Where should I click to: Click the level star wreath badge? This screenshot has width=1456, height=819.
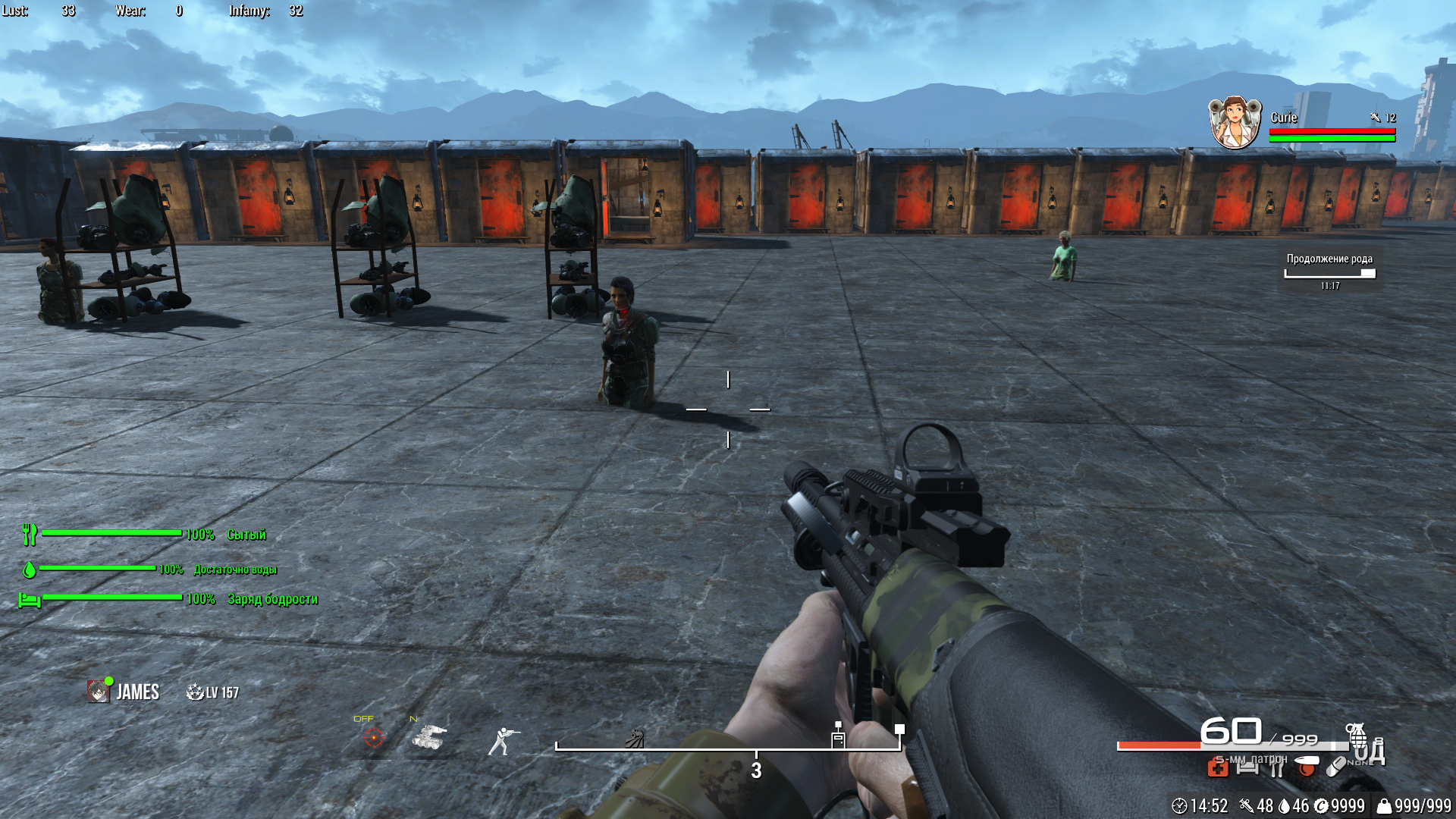click(x=195, y=692)
